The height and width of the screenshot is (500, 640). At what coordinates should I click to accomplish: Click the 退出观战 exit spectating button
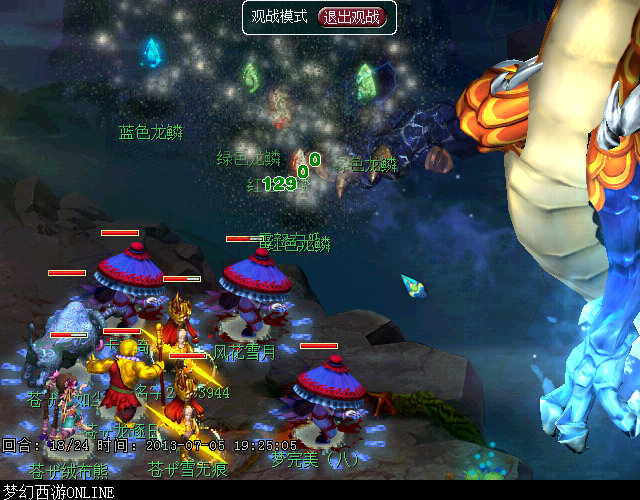(350, 17)
